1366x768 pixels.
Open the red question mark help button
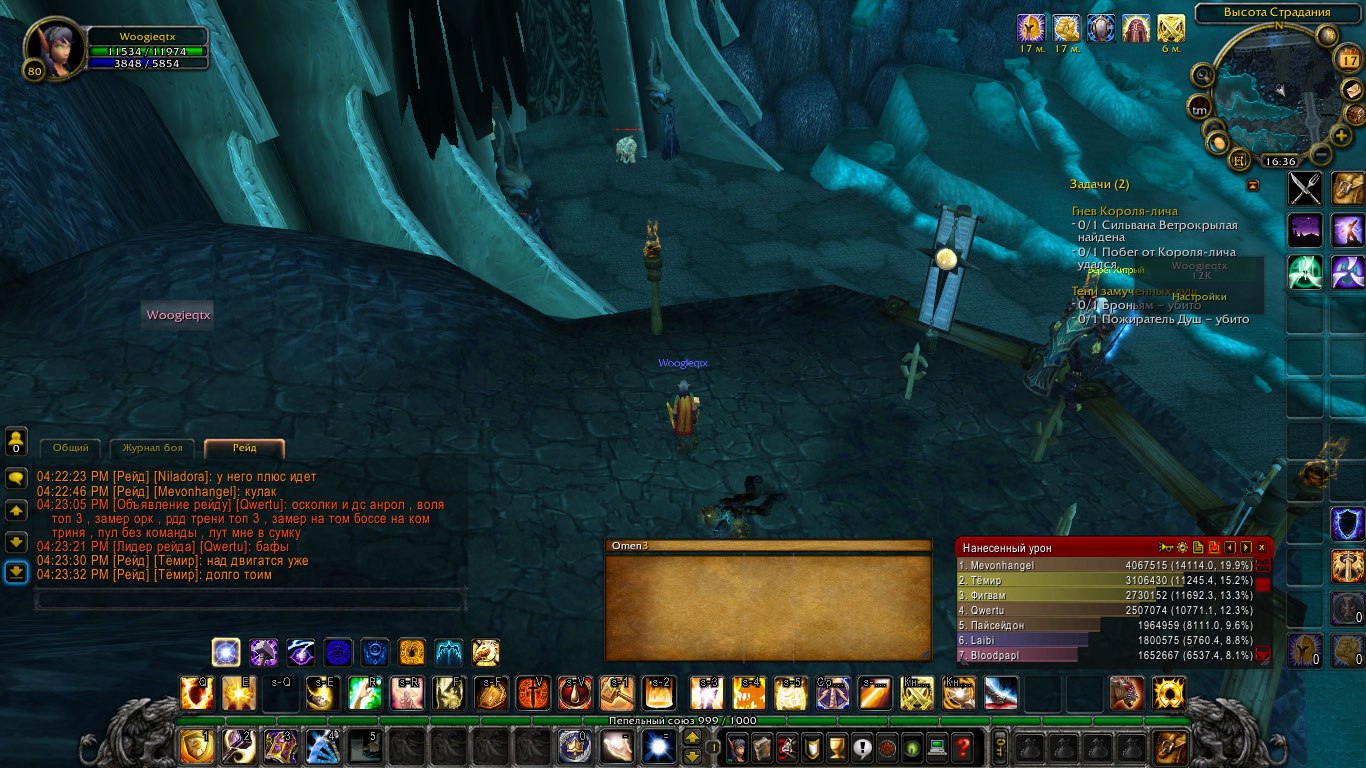coord(962,746)
